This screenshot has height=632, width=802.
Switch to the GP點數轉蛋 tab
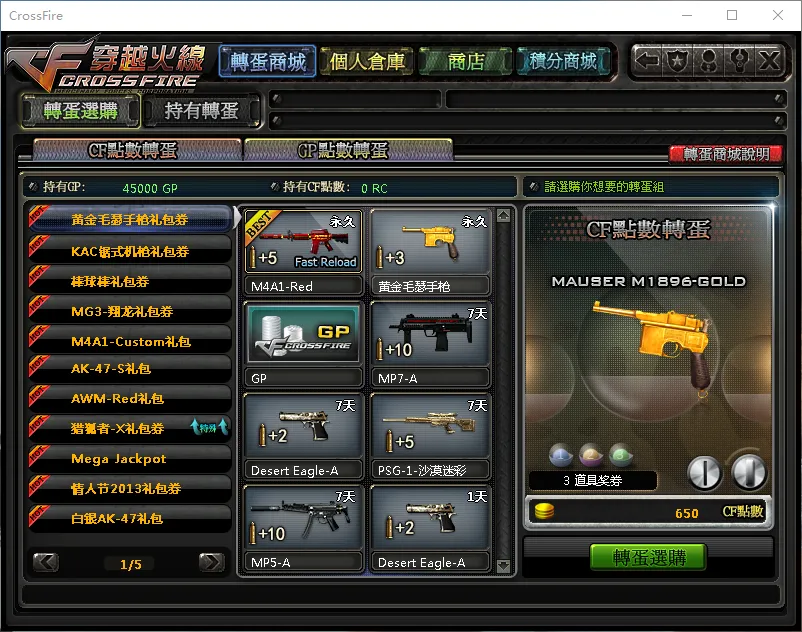point(347,151)
